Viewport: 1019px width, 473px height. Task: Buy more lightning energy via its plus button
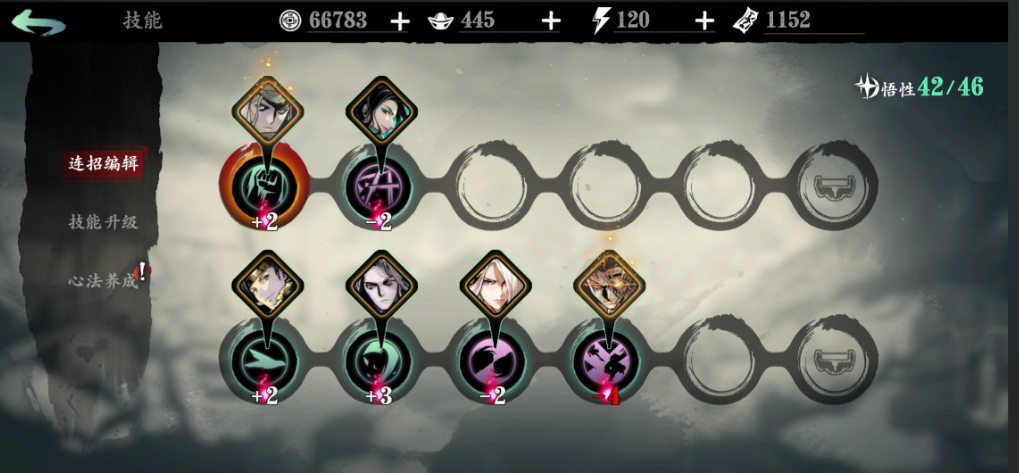[x=705, y=21]
